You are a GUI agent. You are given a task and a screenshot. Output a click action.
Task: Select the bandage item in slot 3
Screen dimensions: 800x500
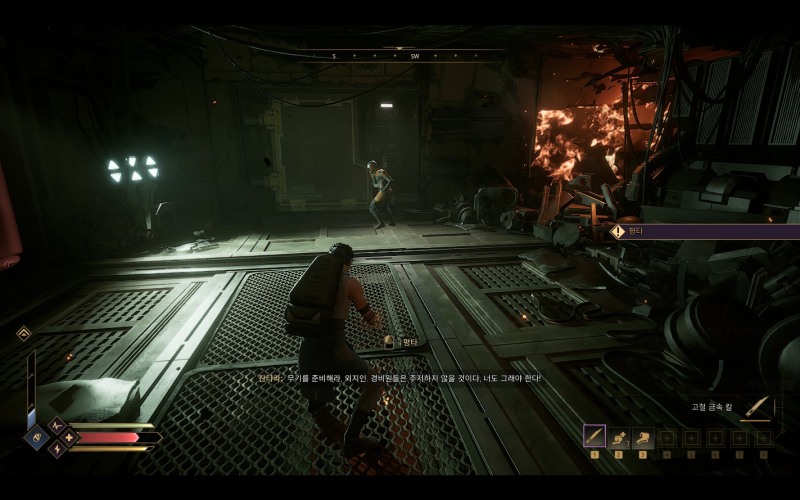[x=642, y=437]
